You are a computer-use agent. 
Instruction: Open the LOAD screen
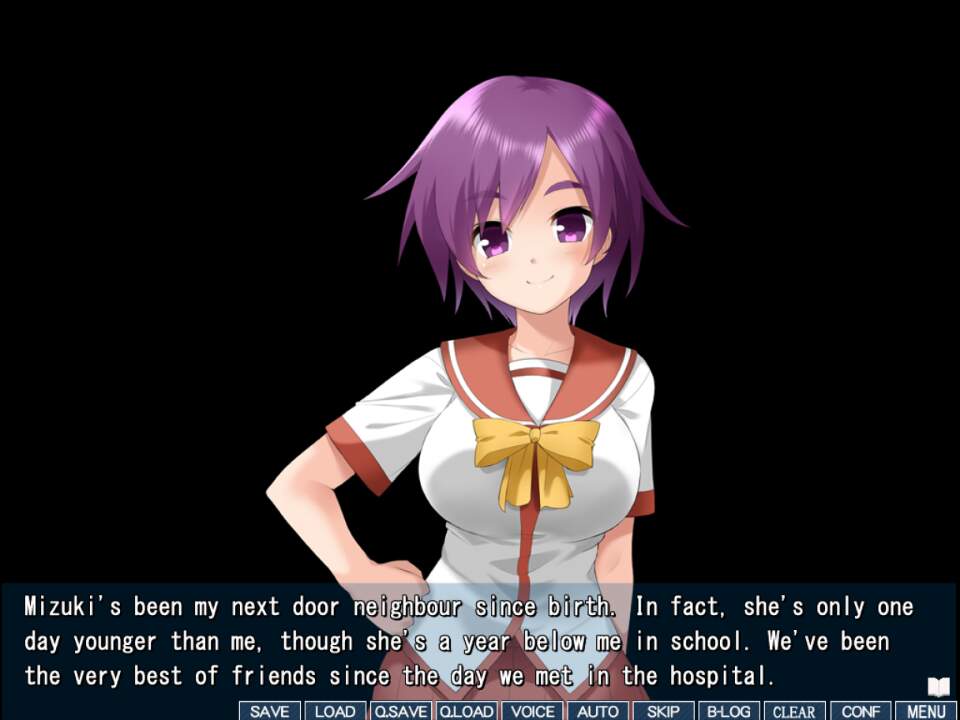click(335, 711)
